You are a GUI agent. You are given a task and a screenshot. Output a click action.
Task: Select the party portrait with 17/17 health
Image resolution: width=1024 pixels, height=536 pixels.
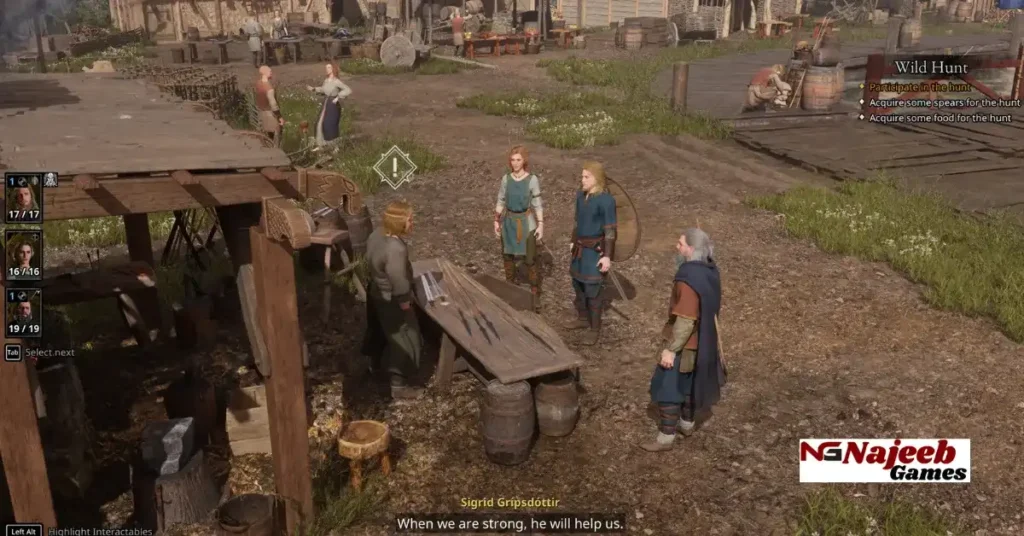[23, 197]
